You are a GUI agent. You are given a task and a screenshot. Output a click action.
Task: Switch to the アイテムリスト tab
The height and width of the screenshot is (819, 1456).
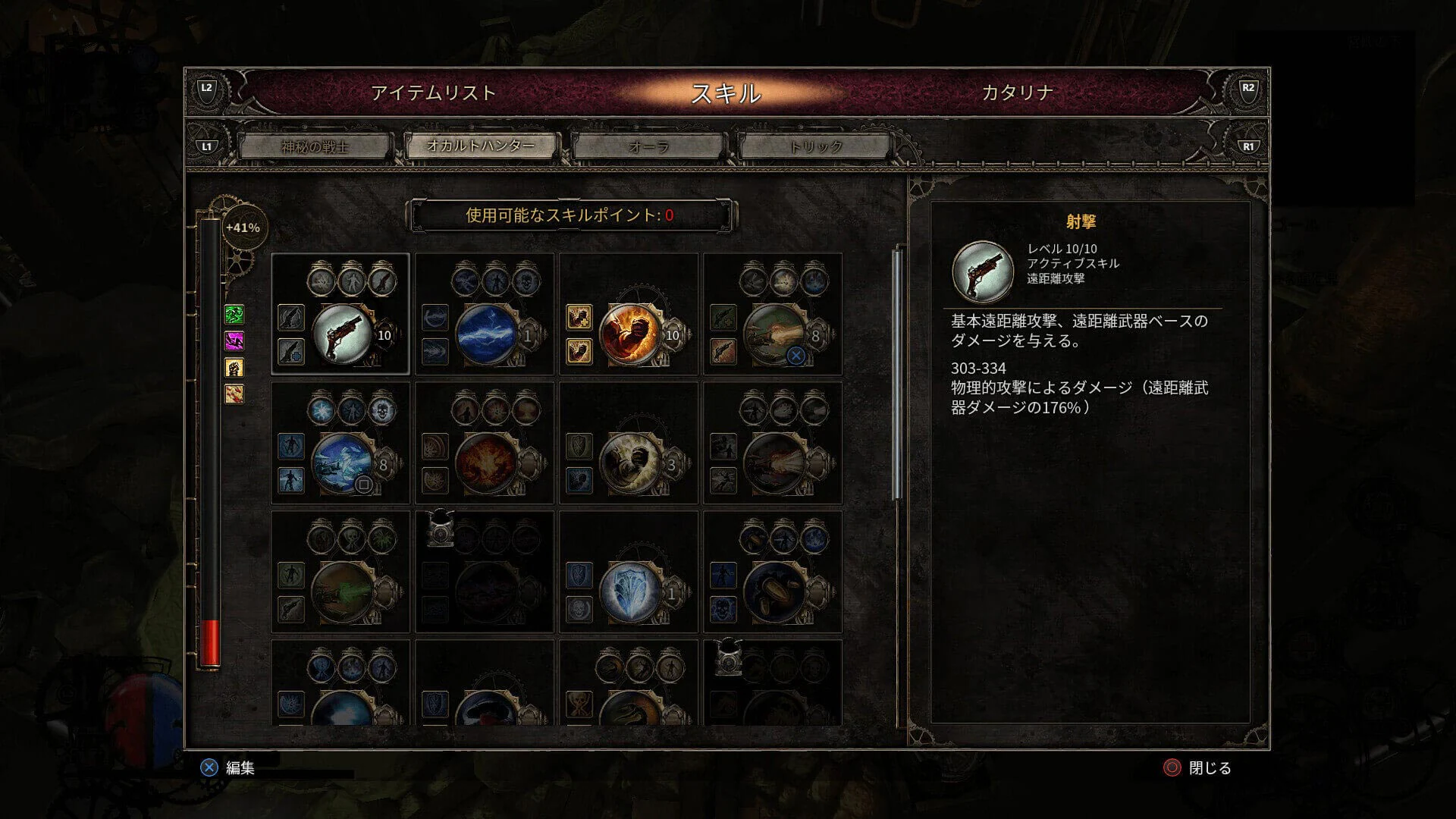(430, 93)
